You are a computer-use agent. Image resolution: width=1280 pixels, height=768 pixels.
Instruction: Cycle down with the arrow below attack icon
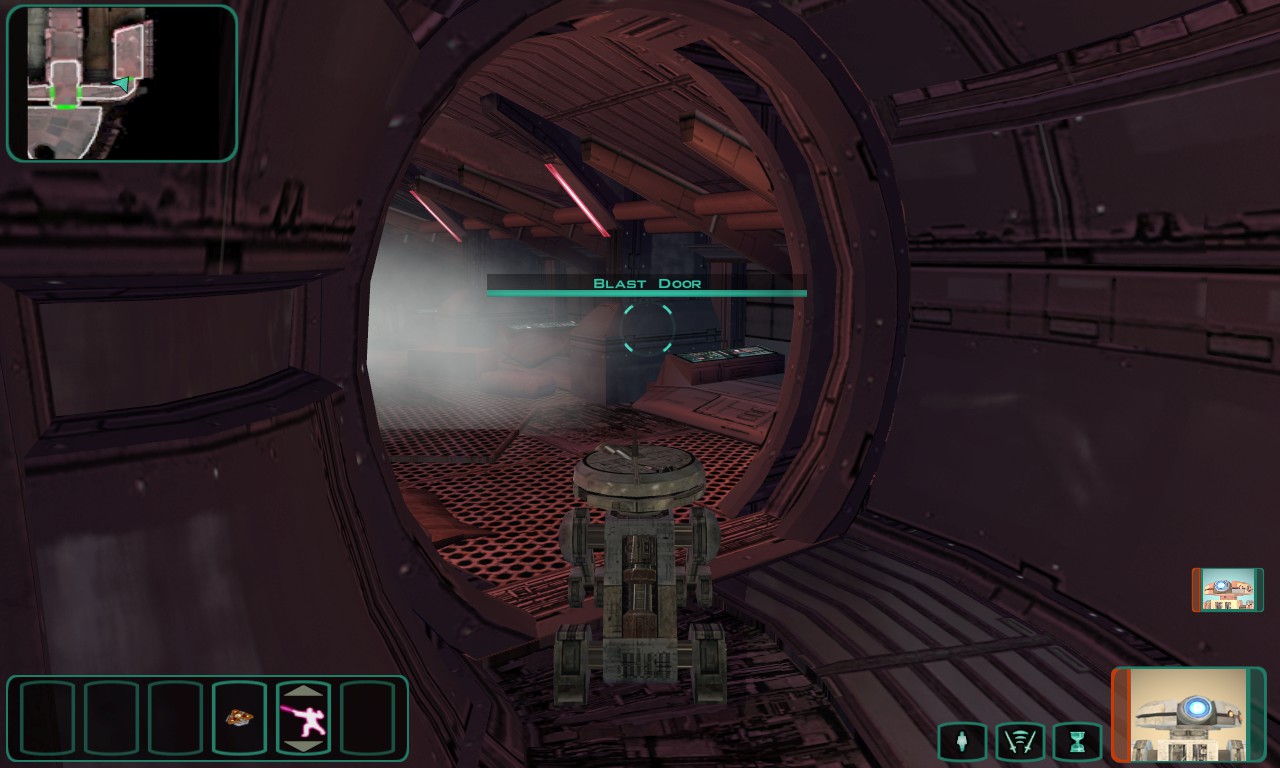[302, 745]
